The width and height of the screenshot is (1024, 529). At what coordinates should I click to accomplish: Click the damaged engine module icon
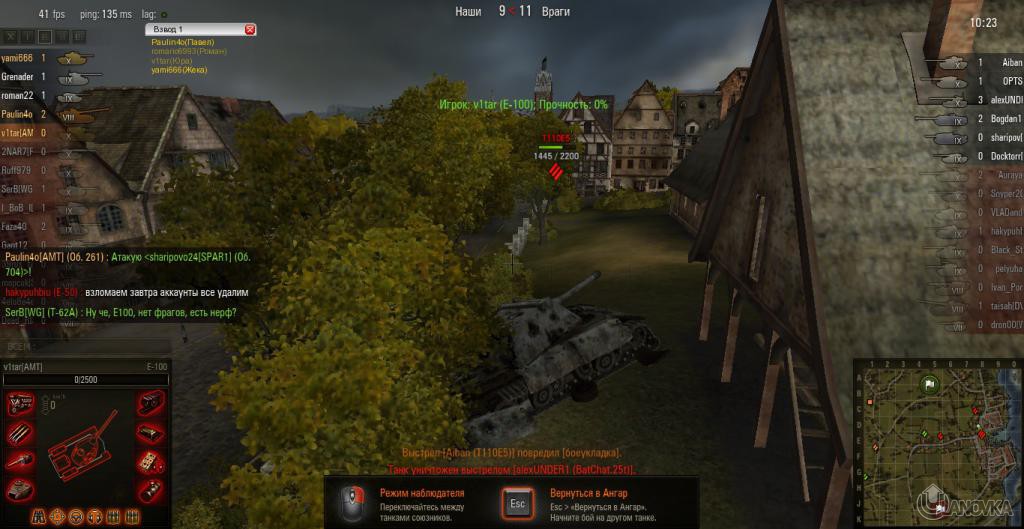pyautogui.click(x=21, y=404)
